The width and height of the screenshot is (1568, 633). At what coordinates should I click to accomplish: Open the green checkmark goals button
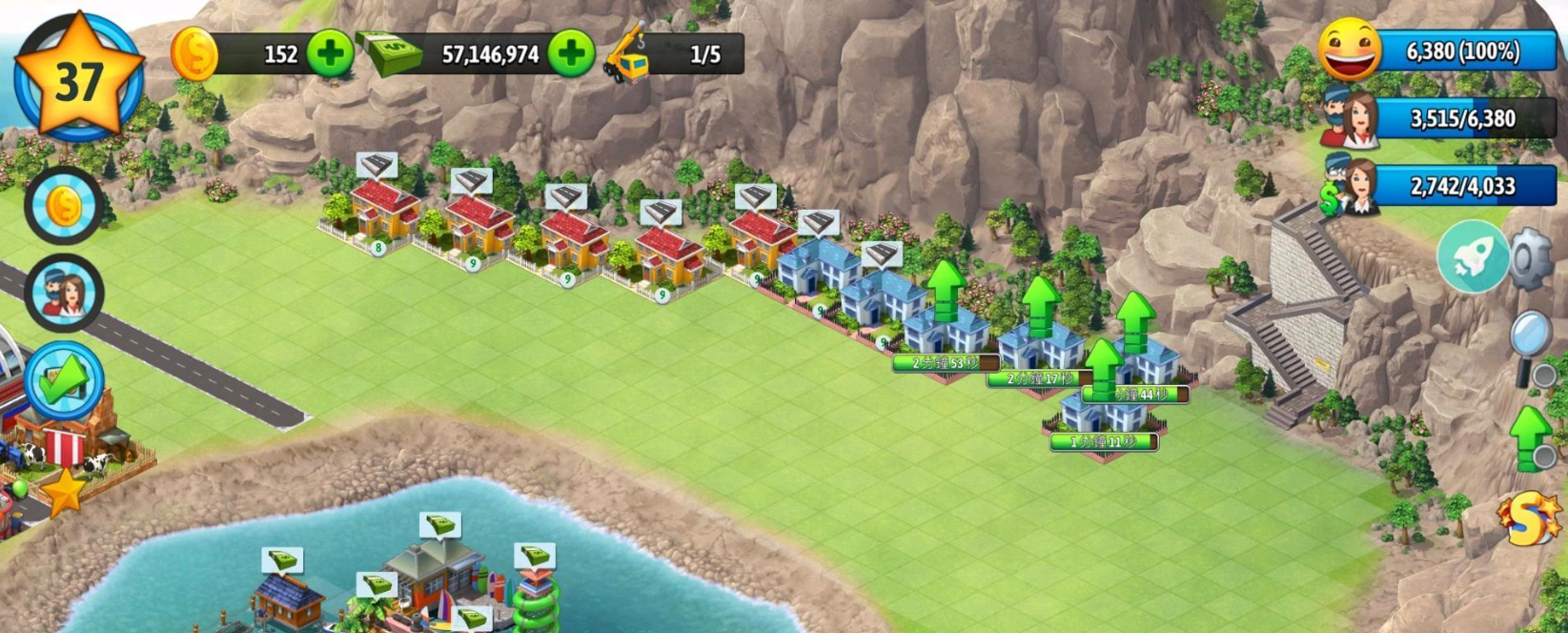64,381
